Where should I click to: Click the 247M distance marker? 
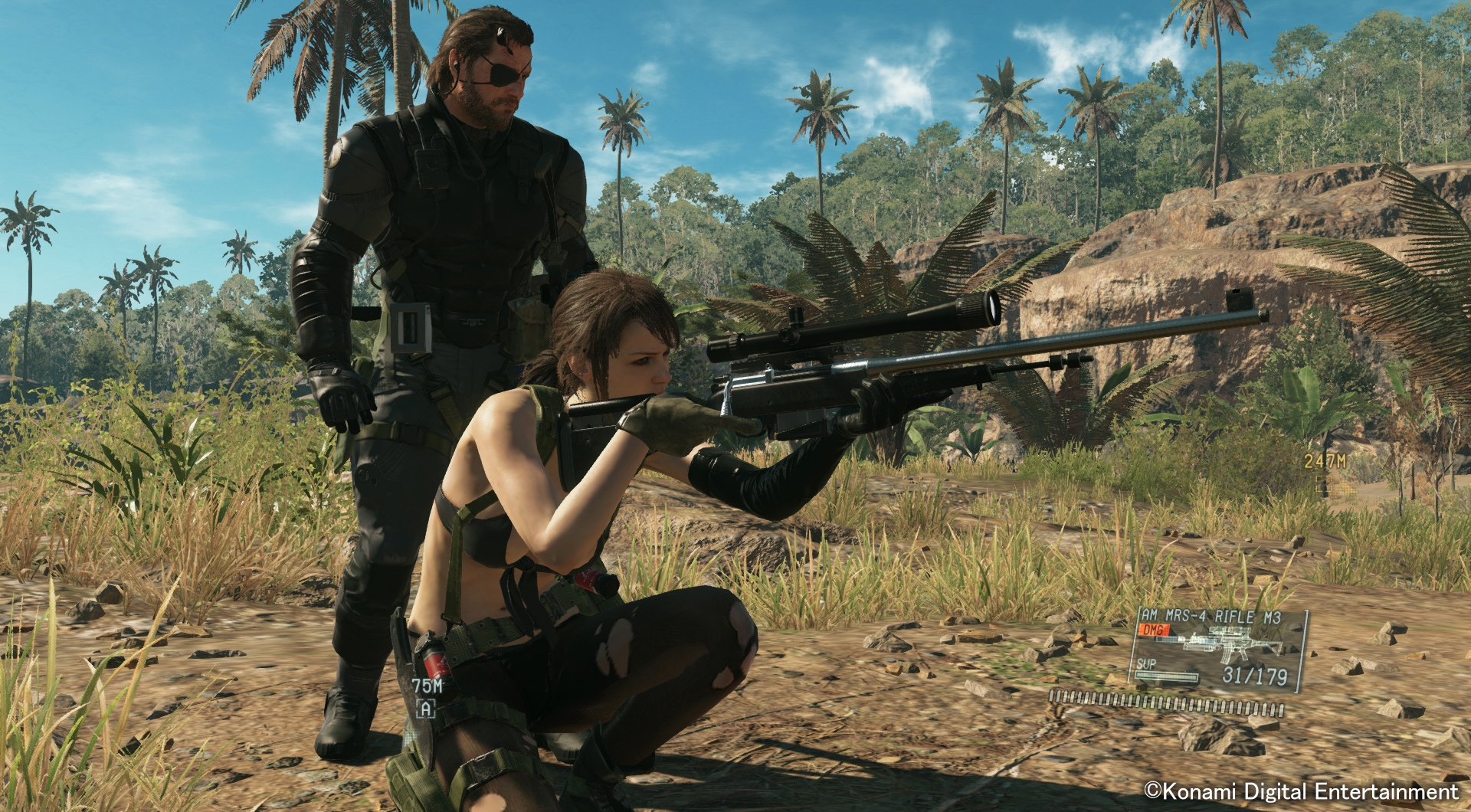click(x=1325, y=461)
